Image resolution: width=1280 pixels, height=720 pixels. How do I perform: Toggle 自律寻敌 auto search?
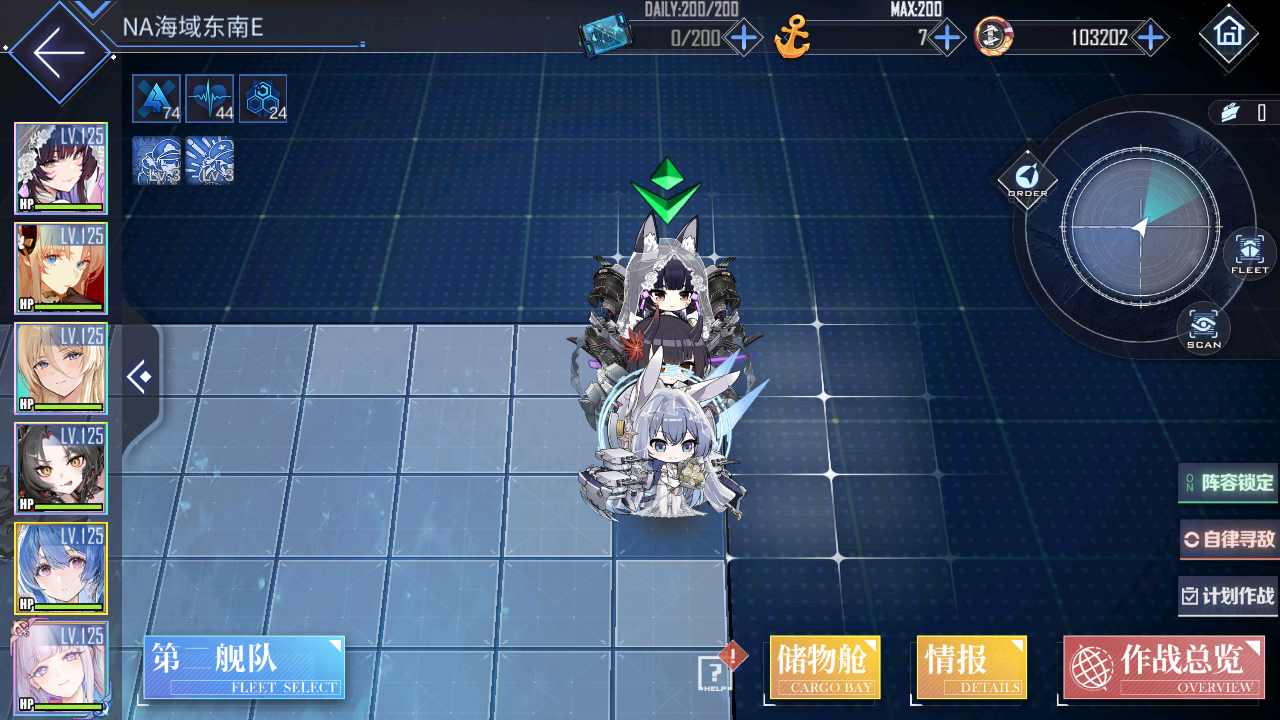click(x=1229, y=540)
